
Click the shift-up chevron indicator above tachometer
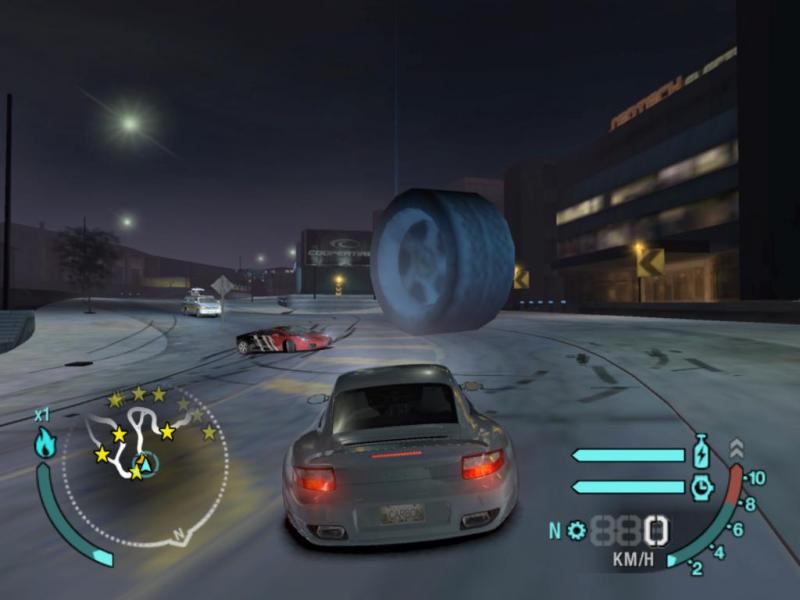pos(737,448)
